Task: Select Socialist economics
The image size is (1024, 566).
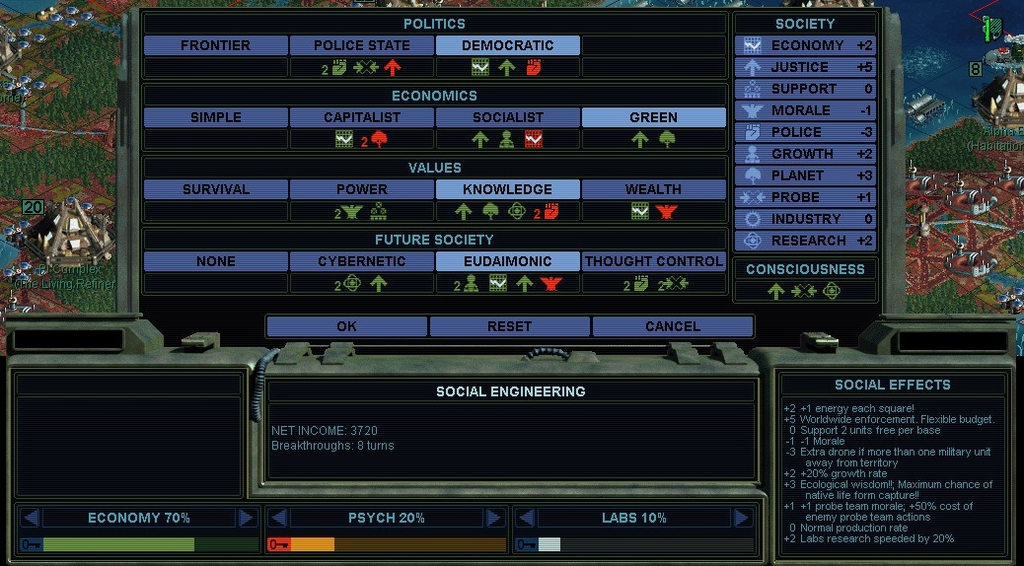Action: coord(507,117)
